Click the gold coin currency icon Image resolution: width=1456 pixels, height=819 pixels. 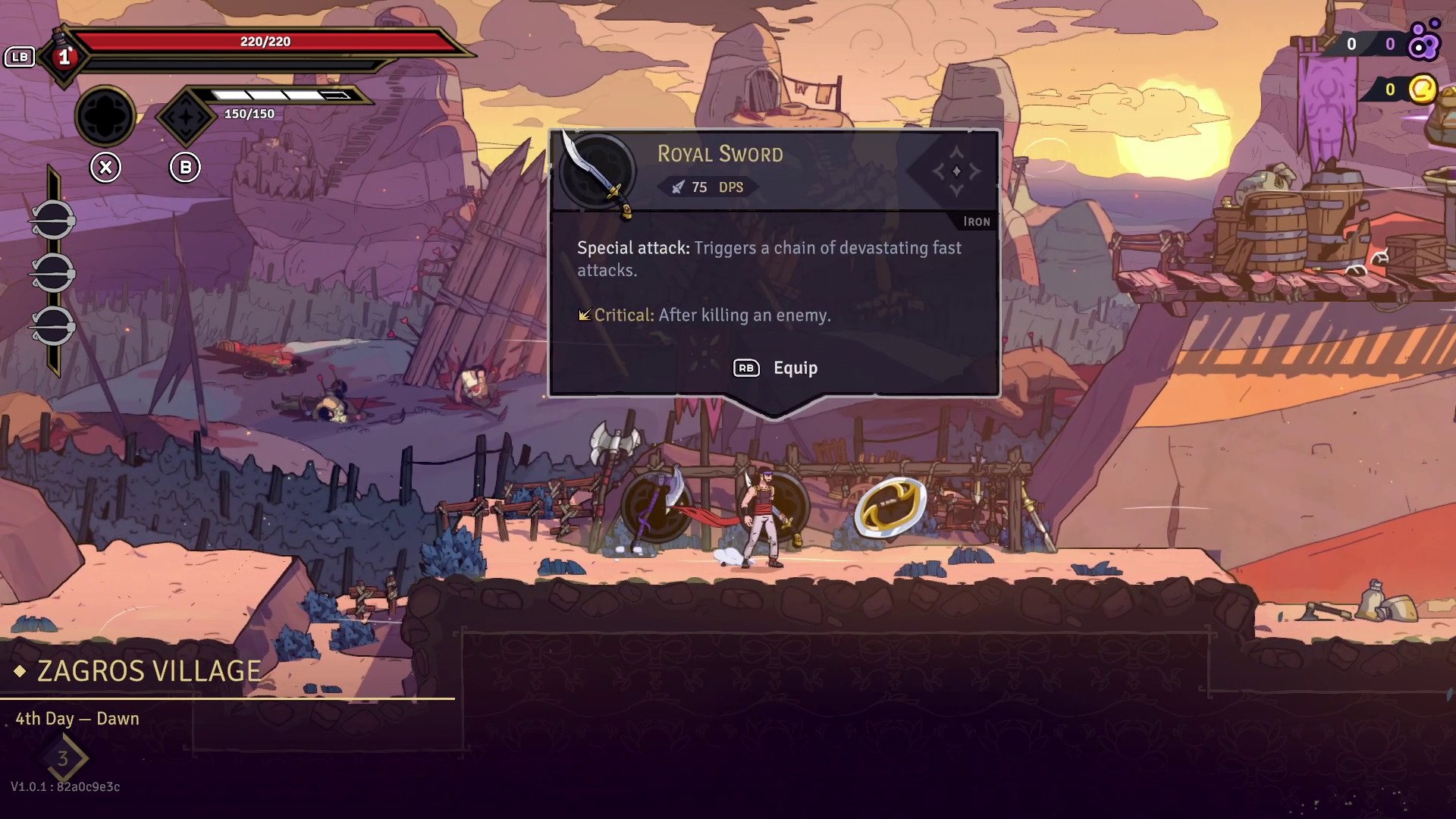coord(1422,89)
